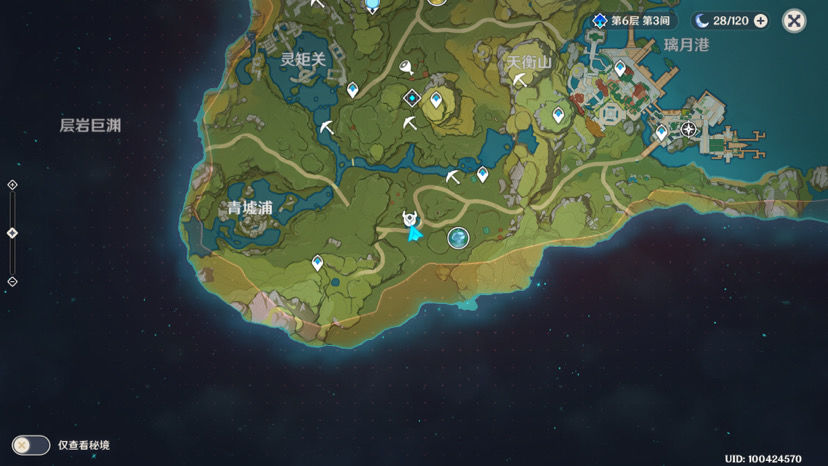Select the waypoint south of 青墟浦

pyautogui.click(x=317, y=263)
